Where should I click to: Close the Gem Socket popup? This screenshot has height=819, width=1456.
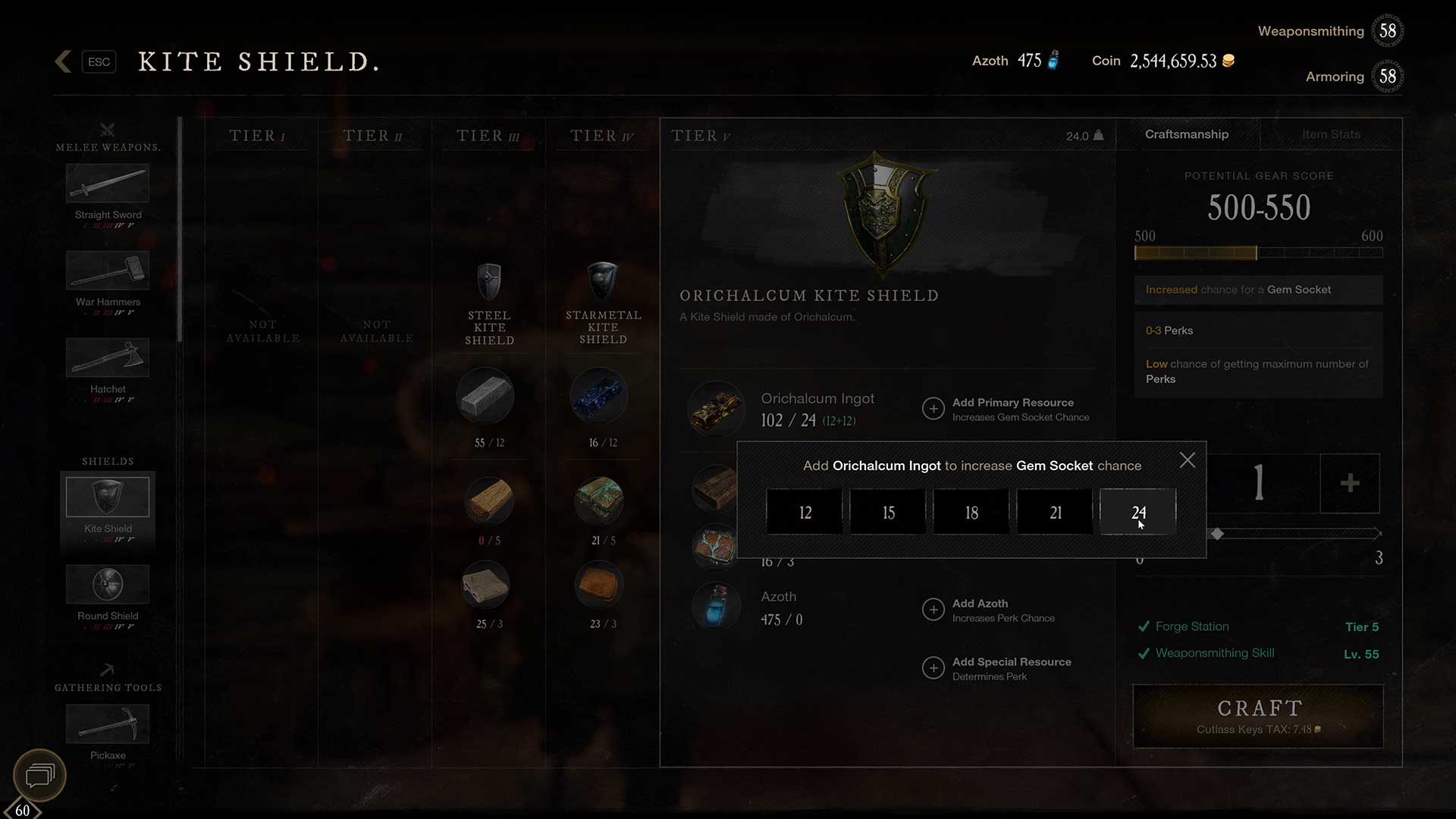(x=1187, y=460)
